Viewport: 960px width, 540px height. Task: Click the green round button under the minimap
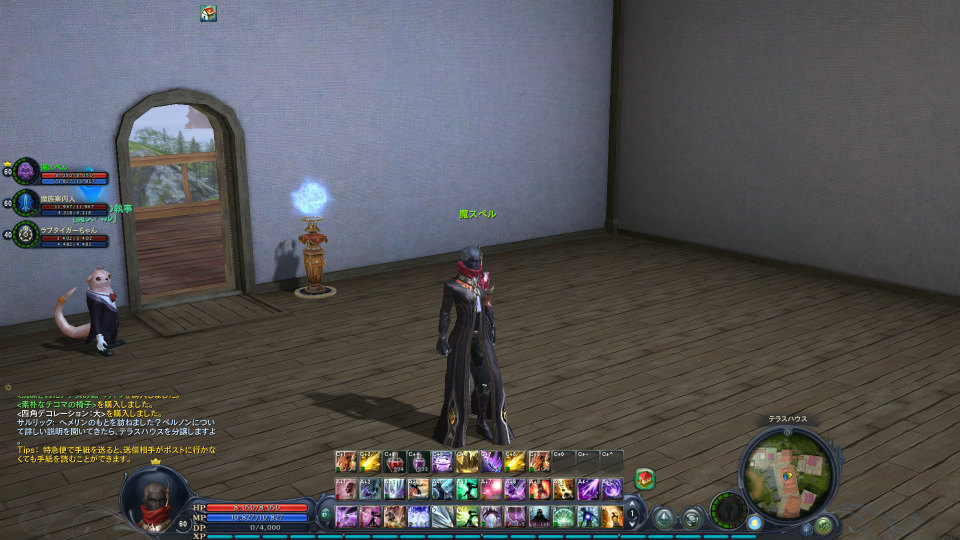(x=823, y=525)
